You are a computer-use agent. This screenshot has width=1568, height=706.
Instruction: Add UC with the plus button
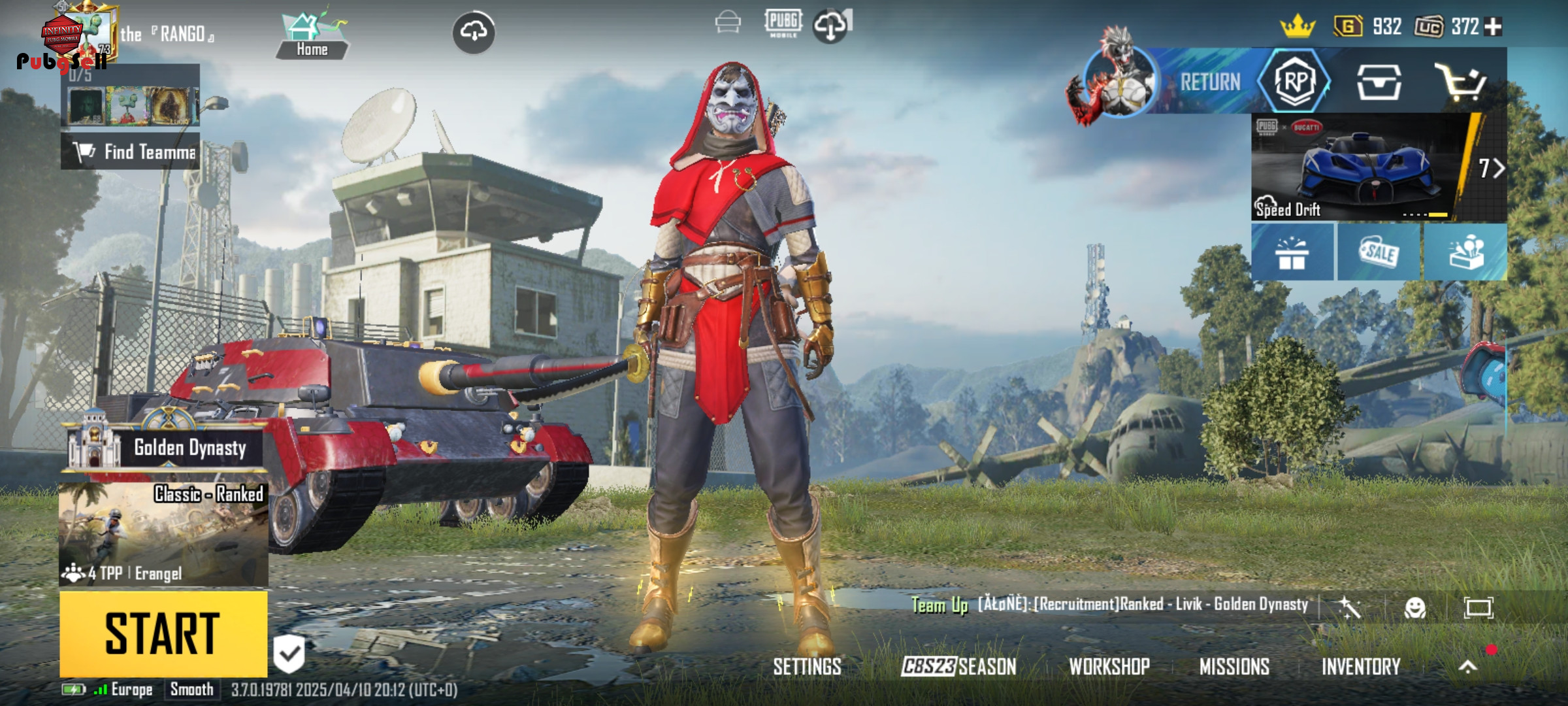[1494, 27]
